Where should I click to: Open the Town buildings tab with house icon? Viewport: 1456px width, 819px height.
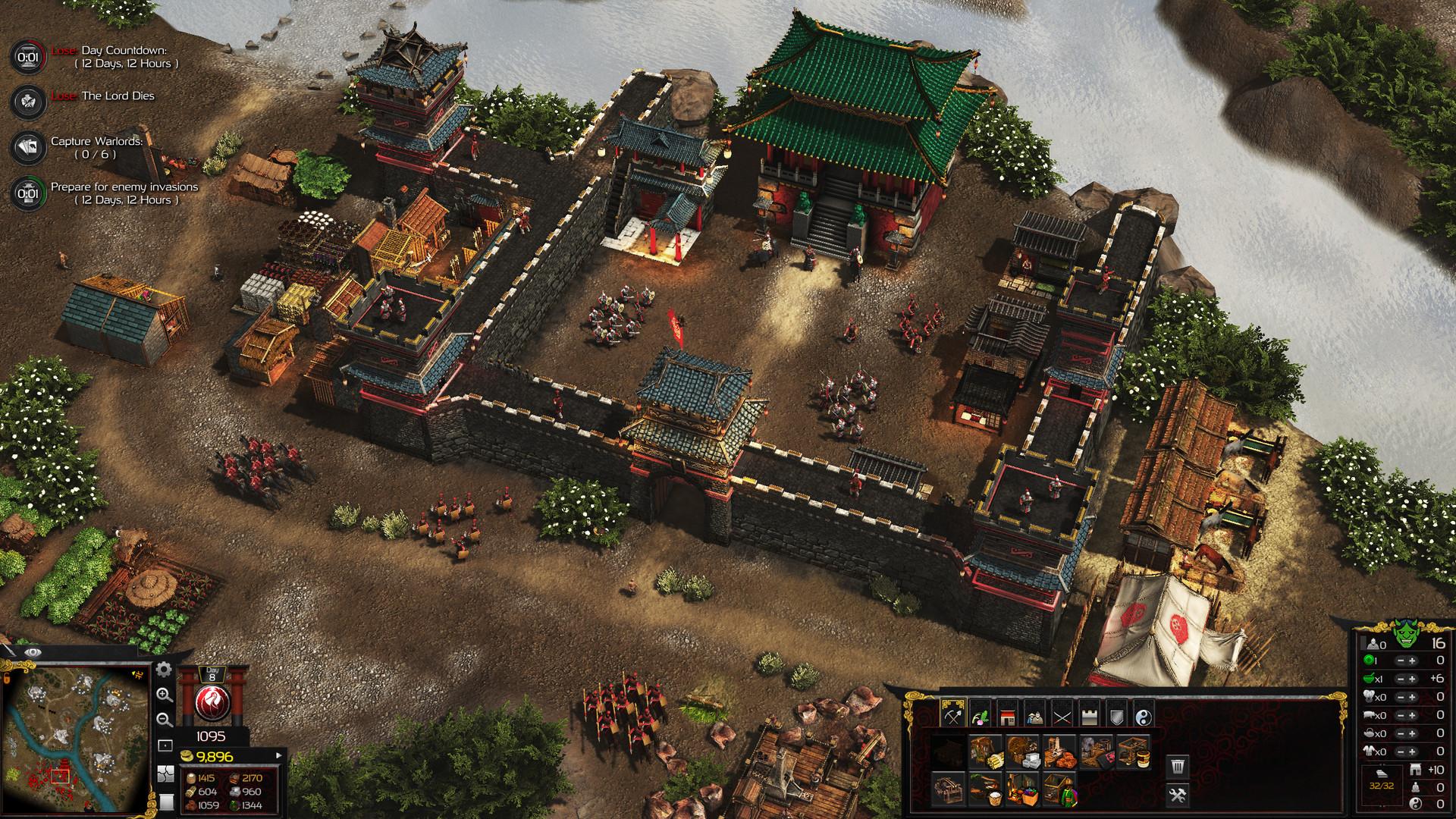[1009, 715]
